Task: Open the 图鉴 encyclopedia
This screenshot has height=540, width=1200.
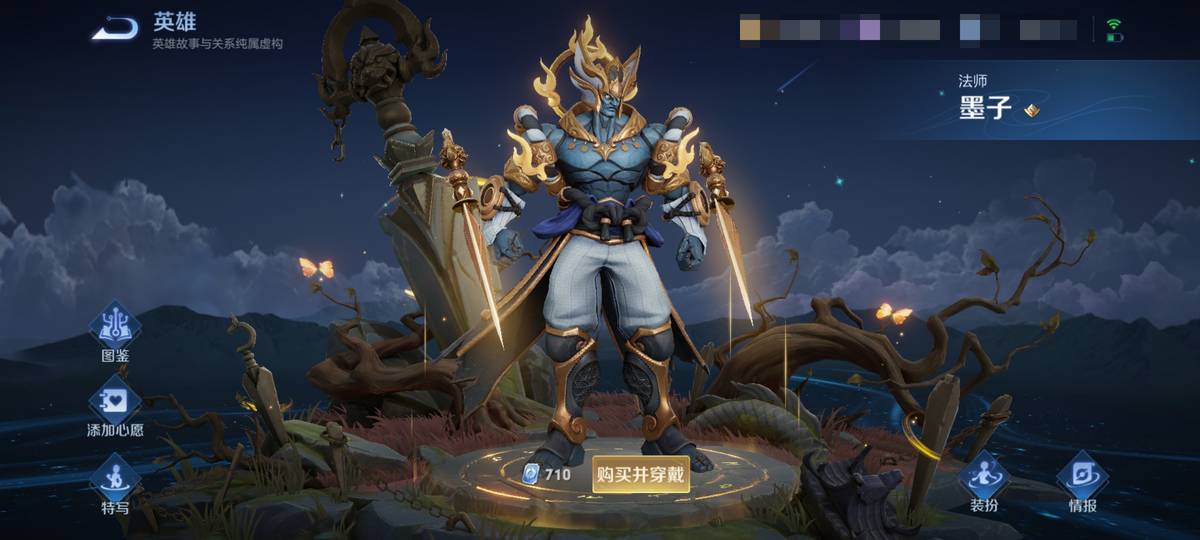Action: pos(115,328)
